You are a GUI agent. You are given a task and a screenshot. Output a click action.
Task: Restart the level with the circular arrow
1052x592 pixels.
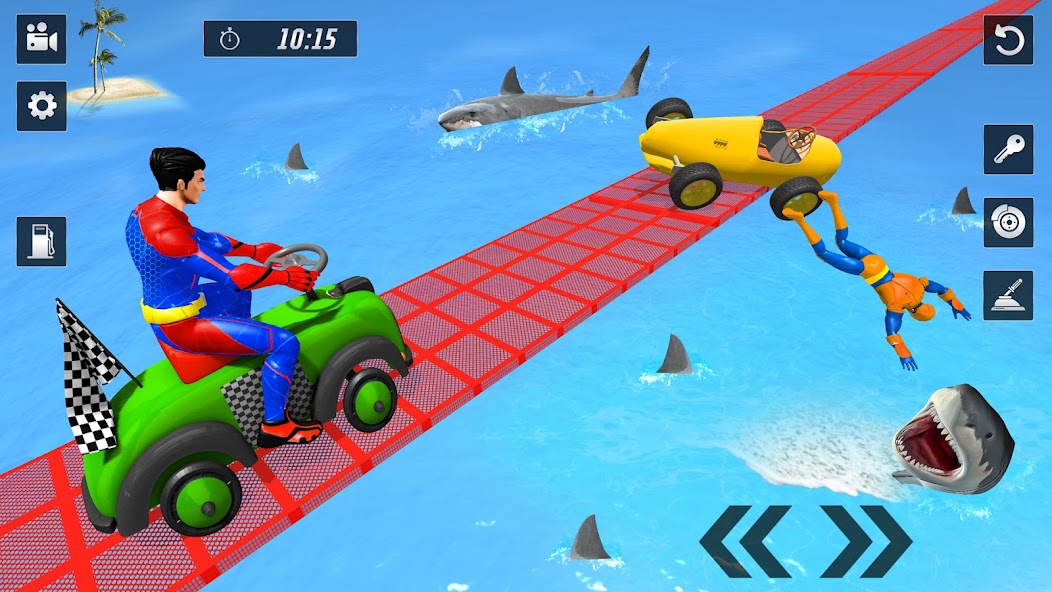(1008, 40)
